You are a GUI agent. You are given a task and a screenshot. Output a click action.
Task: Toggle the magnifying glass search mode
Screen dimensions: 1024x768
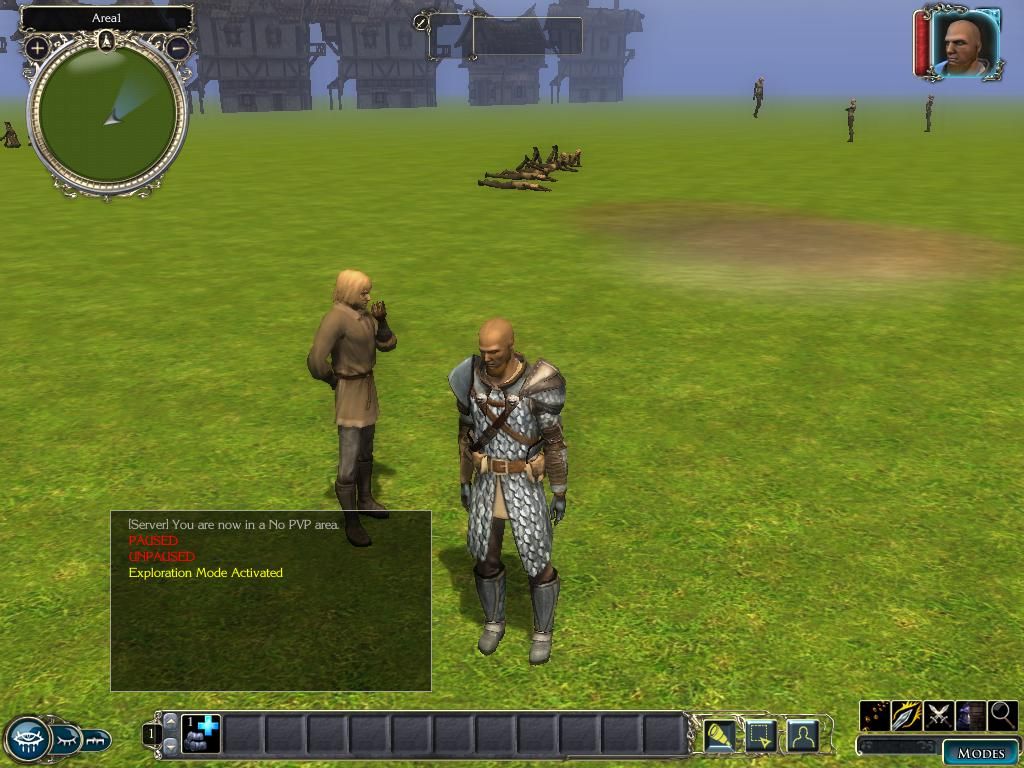[1002, 715]
